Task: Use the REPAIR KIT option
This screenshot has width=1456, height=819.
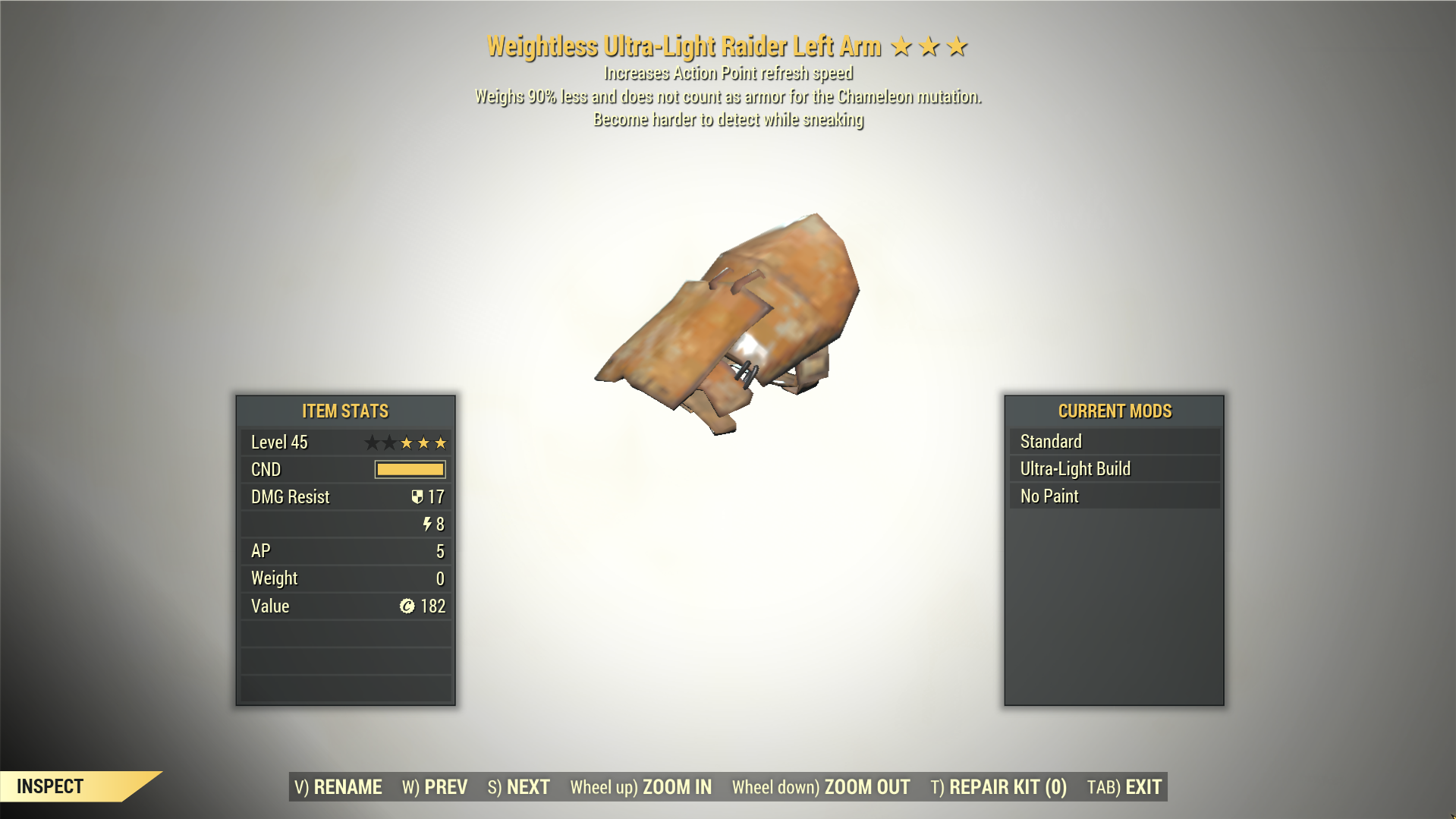Action: pos(998,787)
